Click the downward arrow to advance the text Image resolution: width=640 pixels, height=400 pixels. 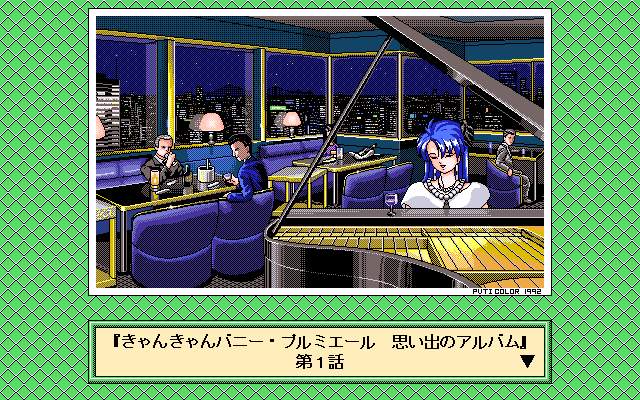pos(527,362)
